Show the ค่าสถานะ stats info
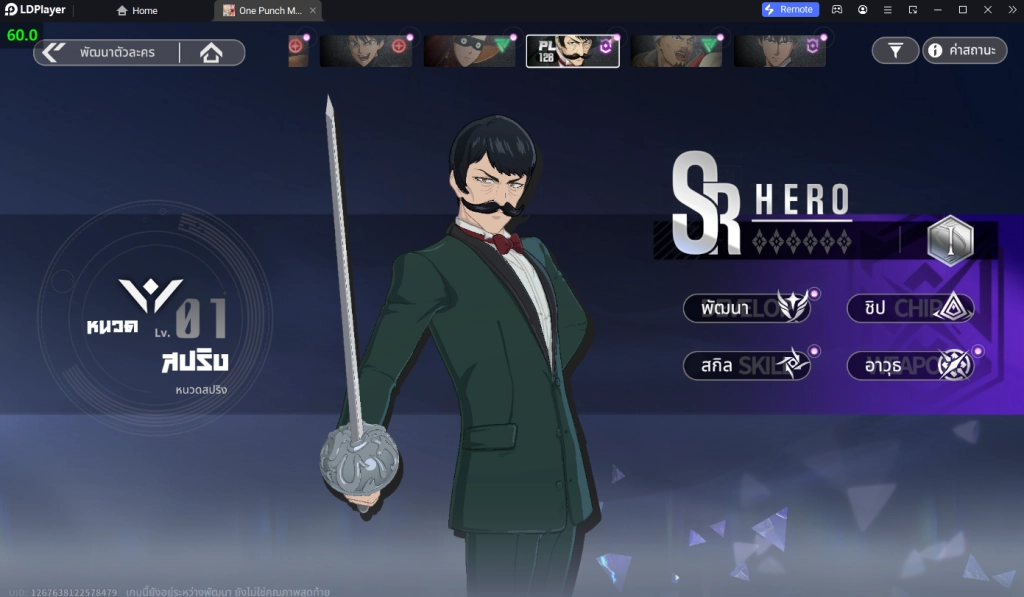 tap(964, 50)
